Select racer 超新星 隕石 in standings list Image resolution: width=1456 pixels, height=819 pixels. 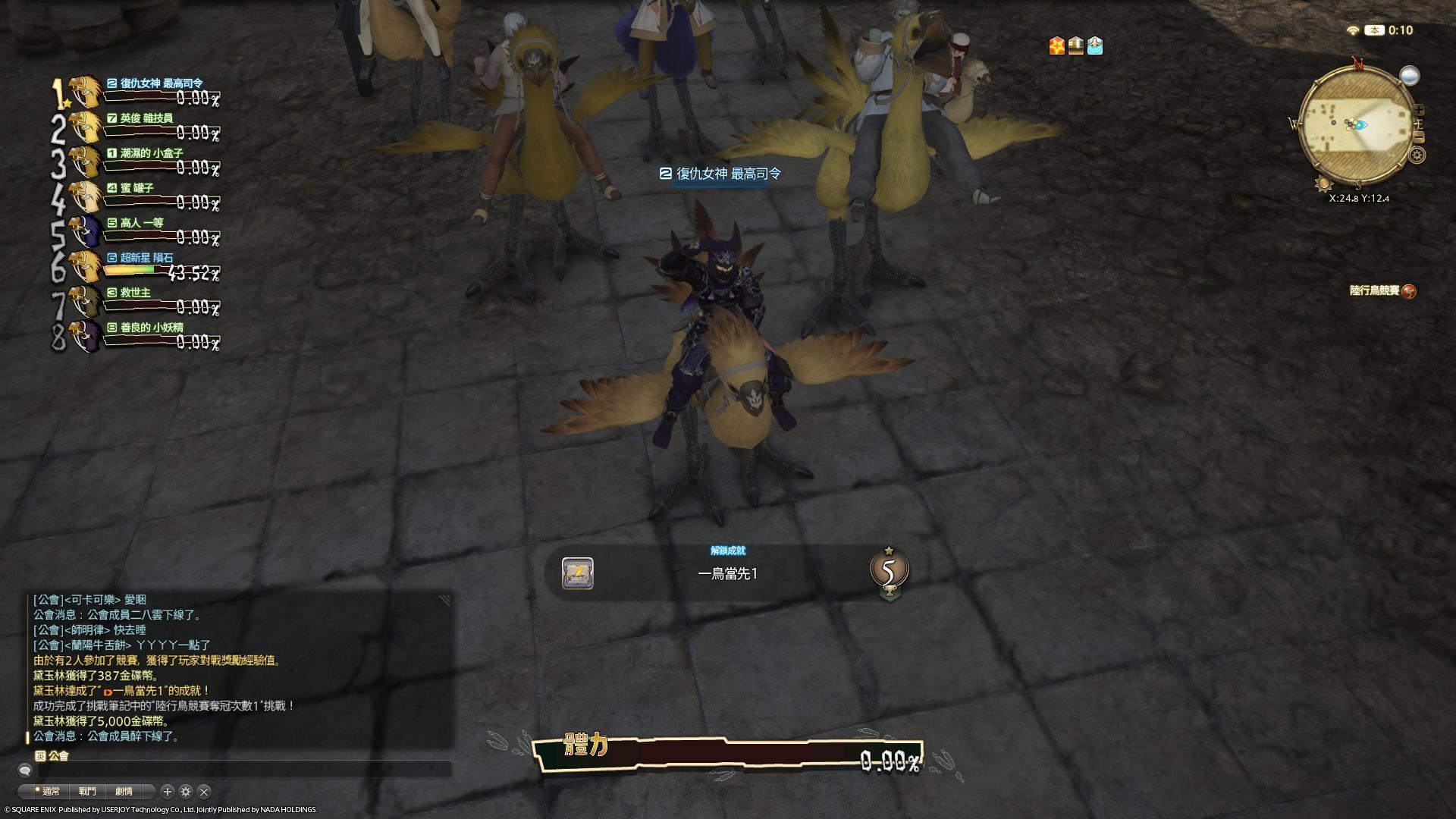point(144,265)
